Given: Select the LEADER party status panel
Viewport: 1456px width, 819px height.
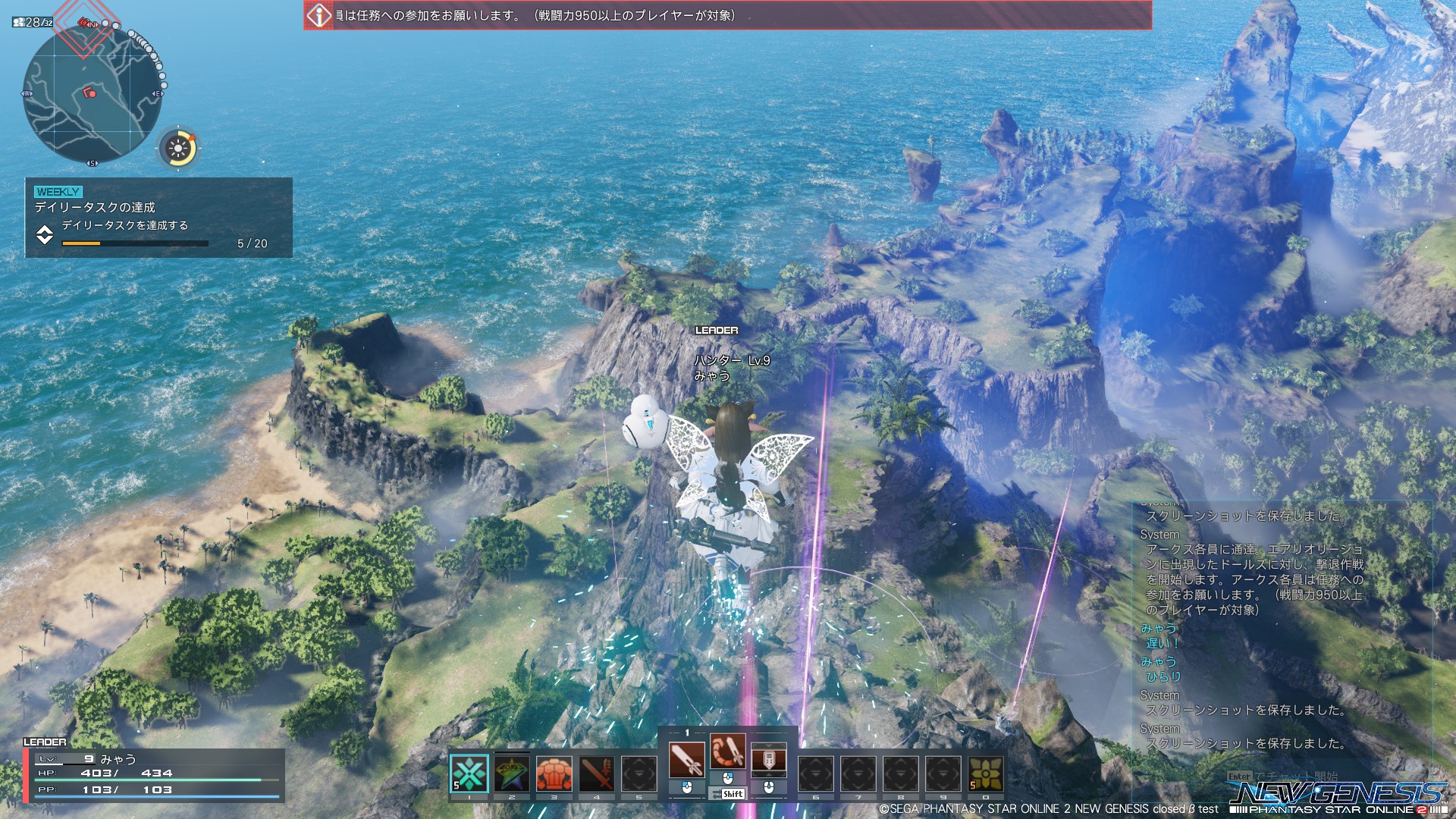Looking at the screenshot, I should coord(154,774).
